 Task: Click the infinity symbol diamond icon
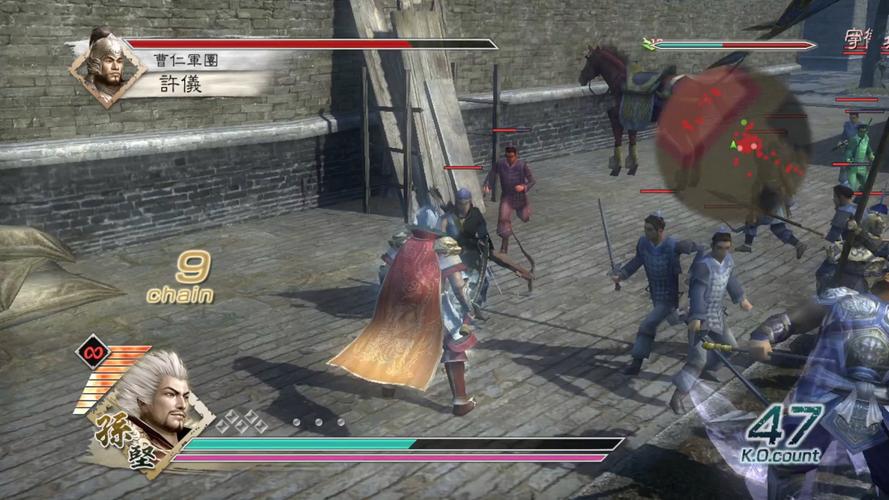[x=92, y=352]
